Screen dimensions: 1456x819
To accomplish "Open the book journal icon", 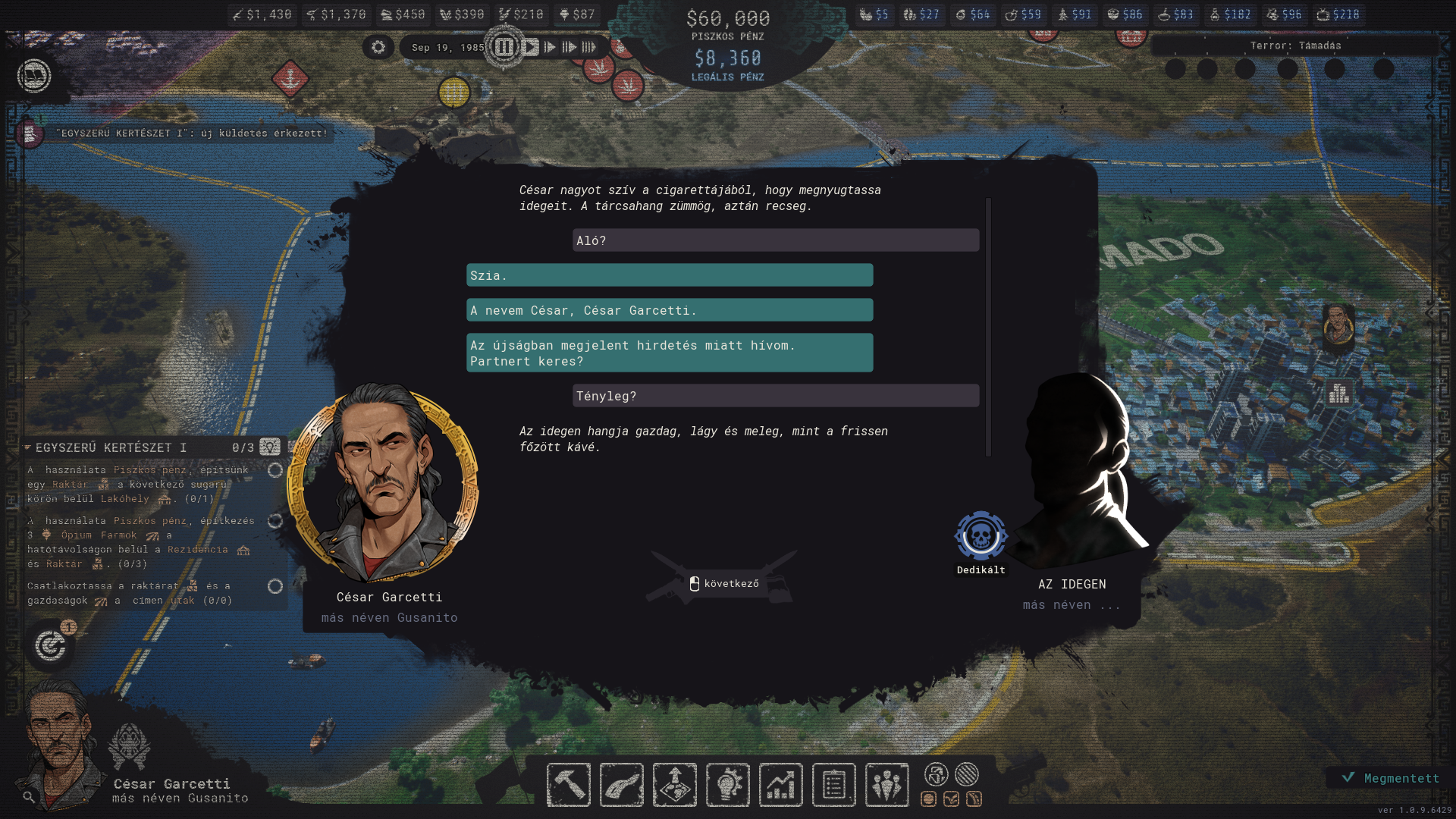I will click(x=34, y=76).
